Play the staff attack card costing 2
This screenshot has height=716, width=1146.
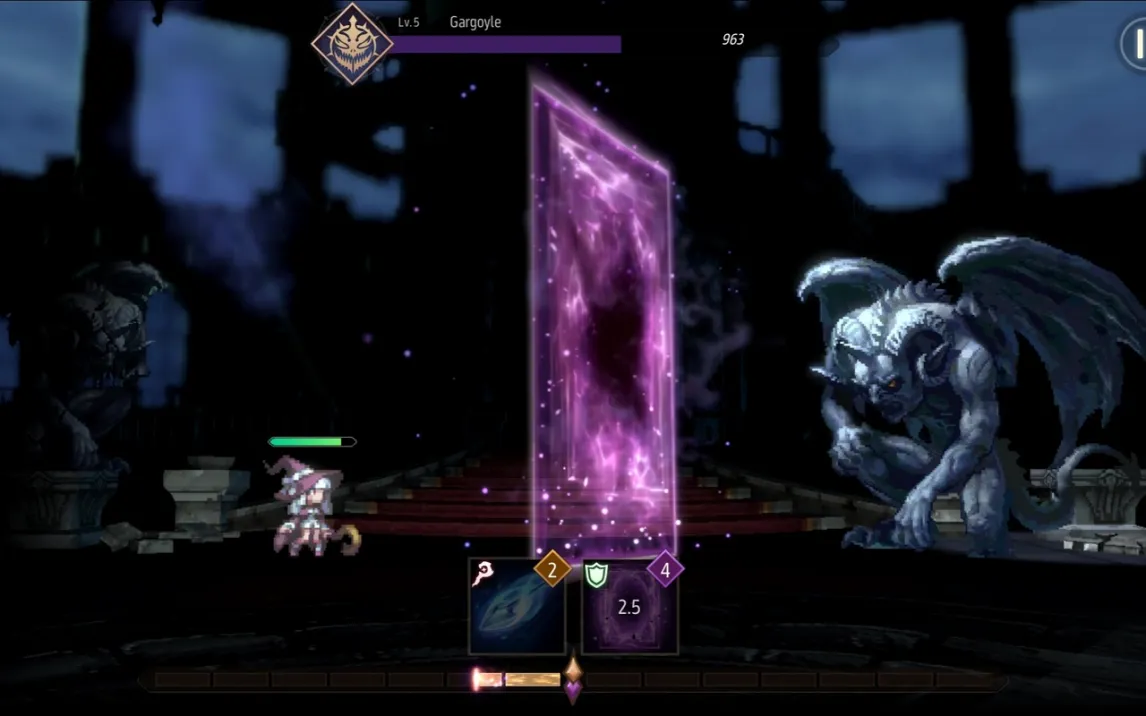tap(516, 608)
